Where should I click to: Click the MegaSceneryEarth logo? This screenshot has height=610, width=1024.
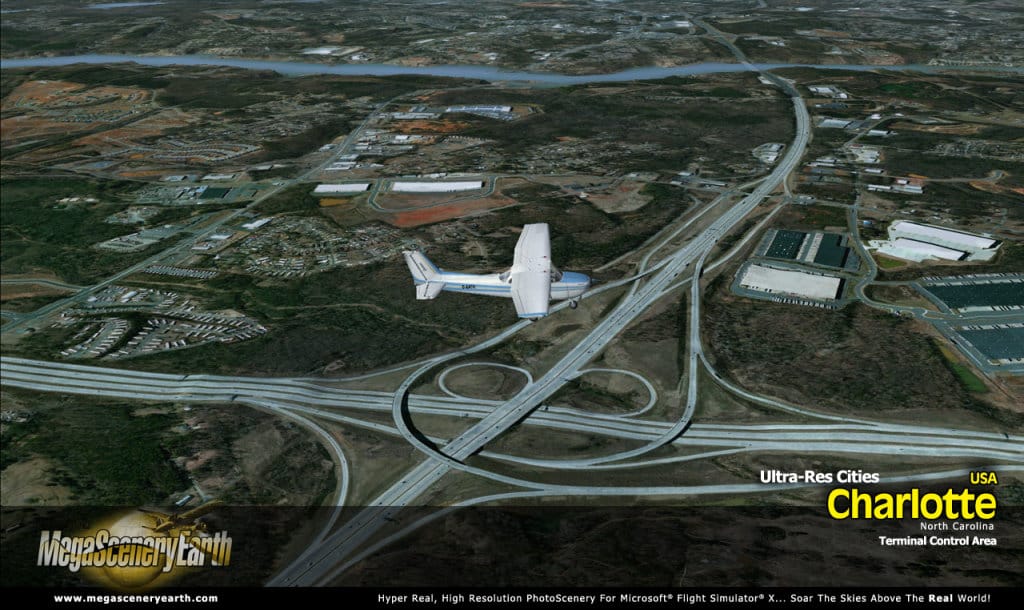[135, 548]
